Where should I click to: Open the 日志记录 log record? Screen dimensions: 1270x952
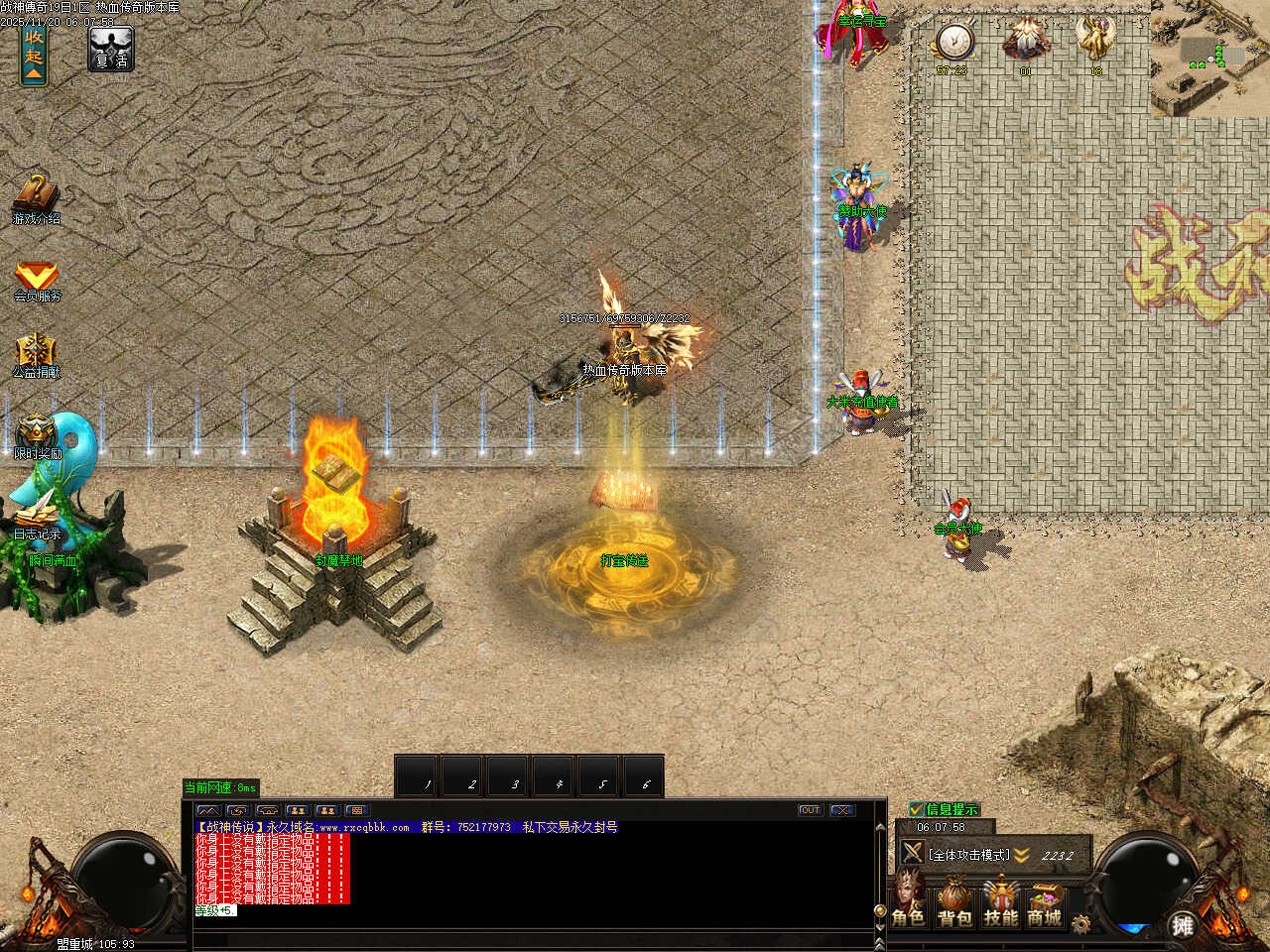[x=37, y=516]
